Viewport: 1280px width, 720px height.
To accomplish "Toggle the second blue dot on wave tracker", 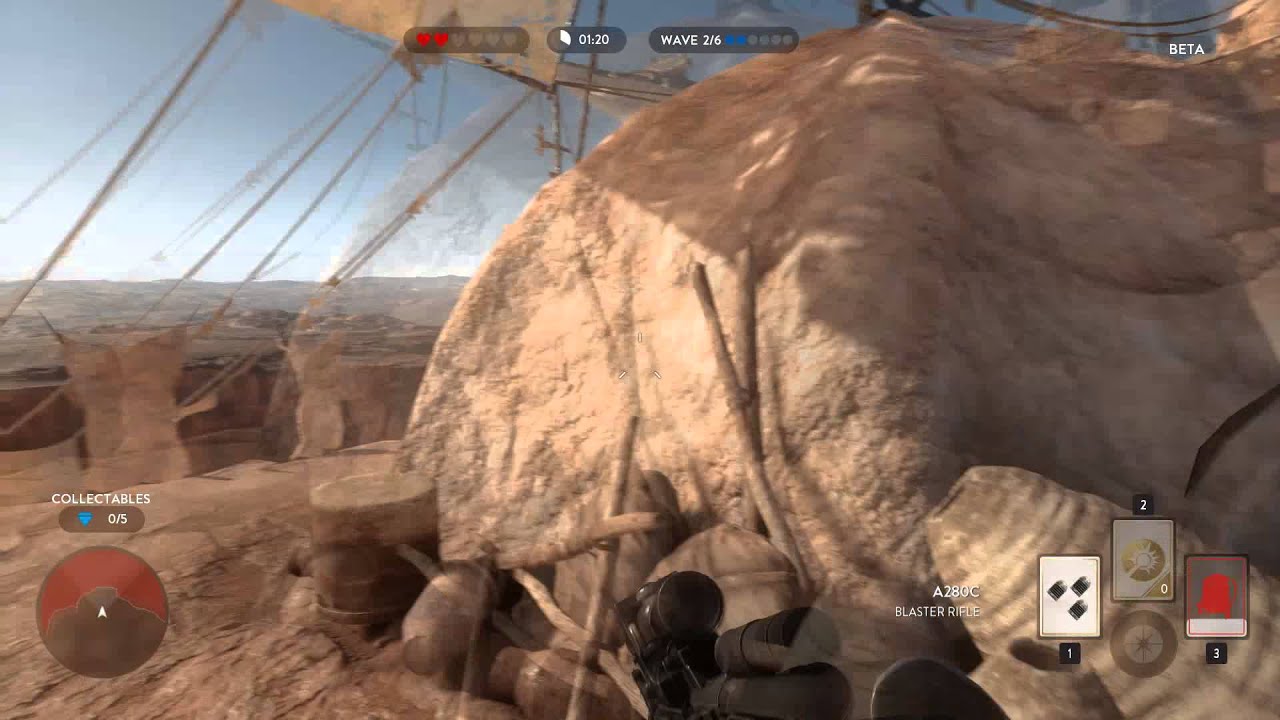I will tap(742, 41).
